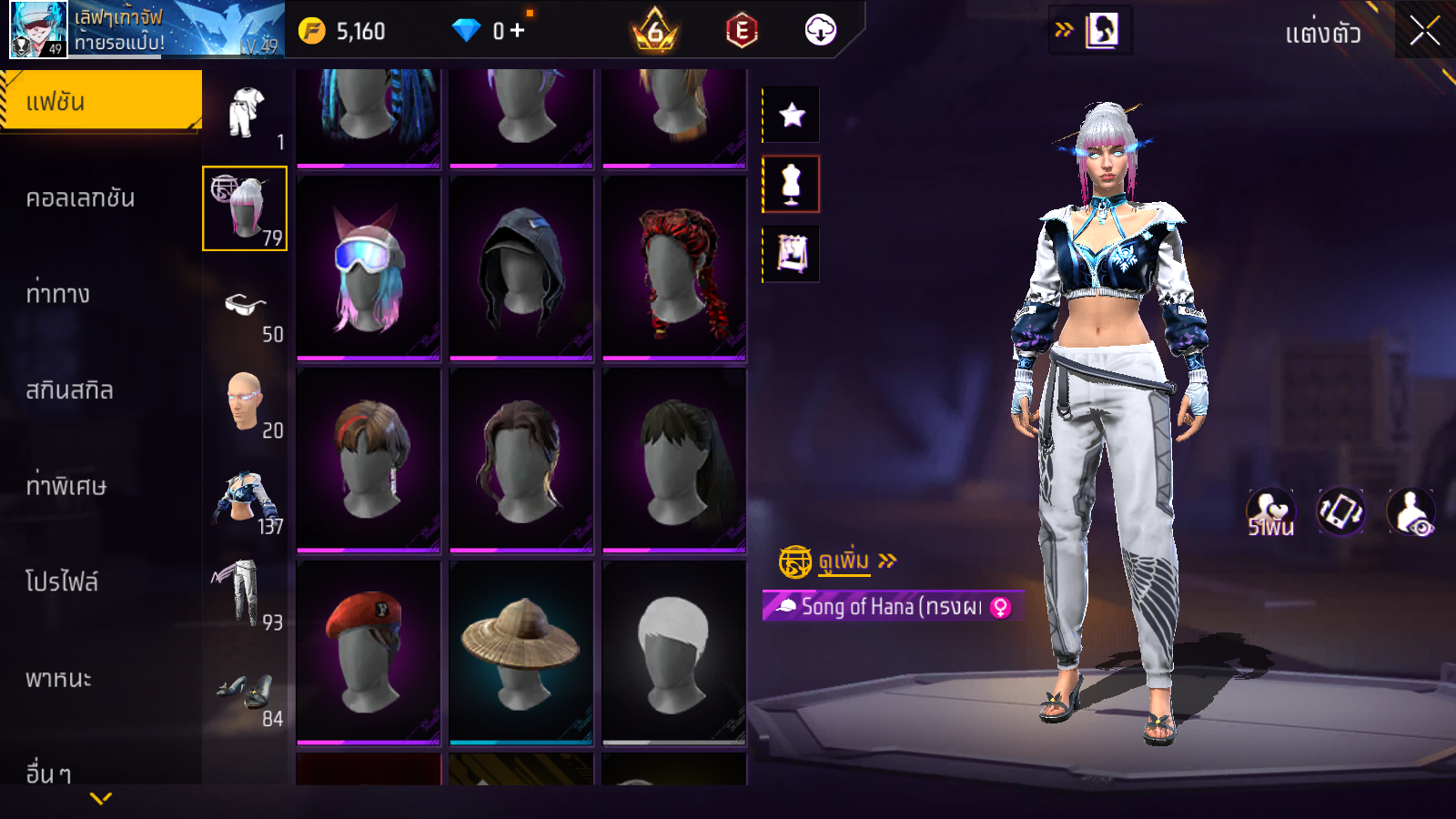Screen dimensions: 1456x819
Task: Close the dress-up screen with the X
Action: [x=1424, y=31]
